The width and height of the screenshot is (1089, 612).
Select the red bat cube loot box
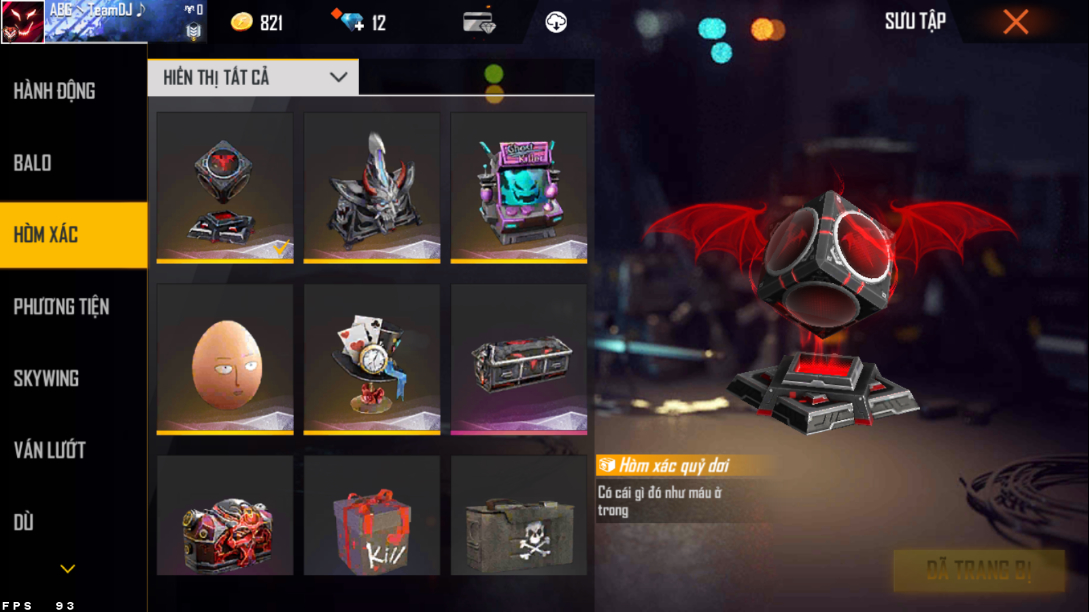click(224, 187)
